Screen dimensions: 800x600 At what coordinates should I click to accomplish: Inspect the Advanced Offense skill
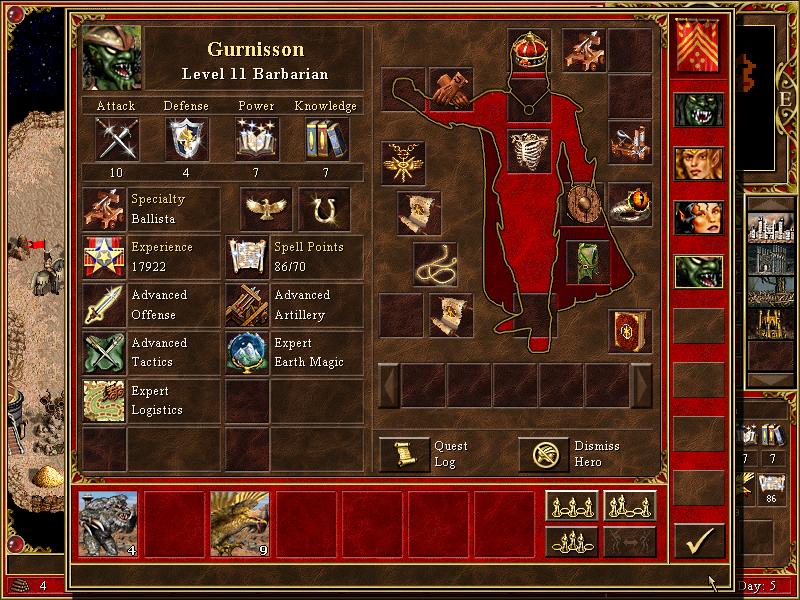coord(104,304)
